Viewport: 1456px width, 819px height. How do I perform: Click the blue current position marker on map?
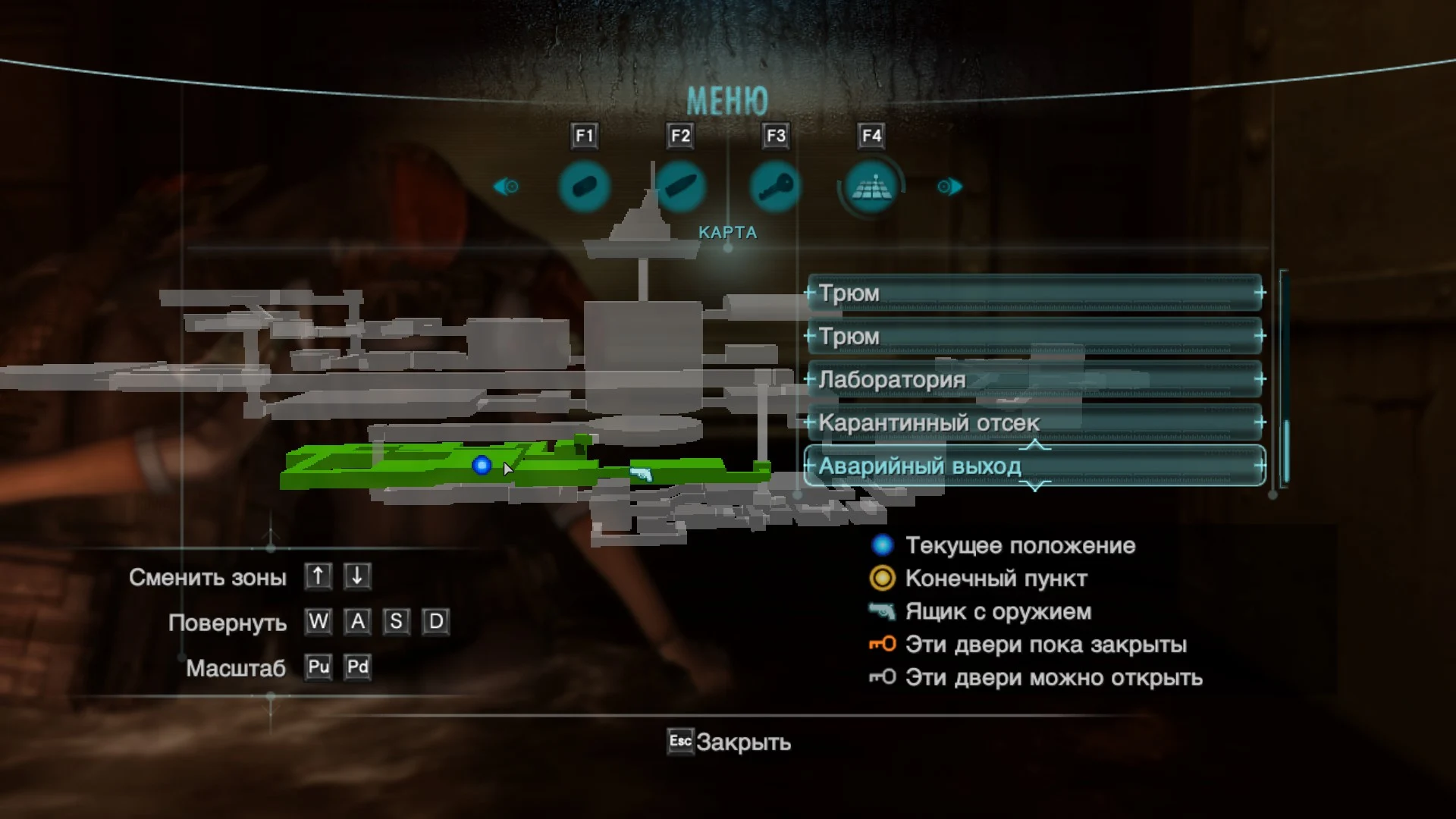click(482, 465)
